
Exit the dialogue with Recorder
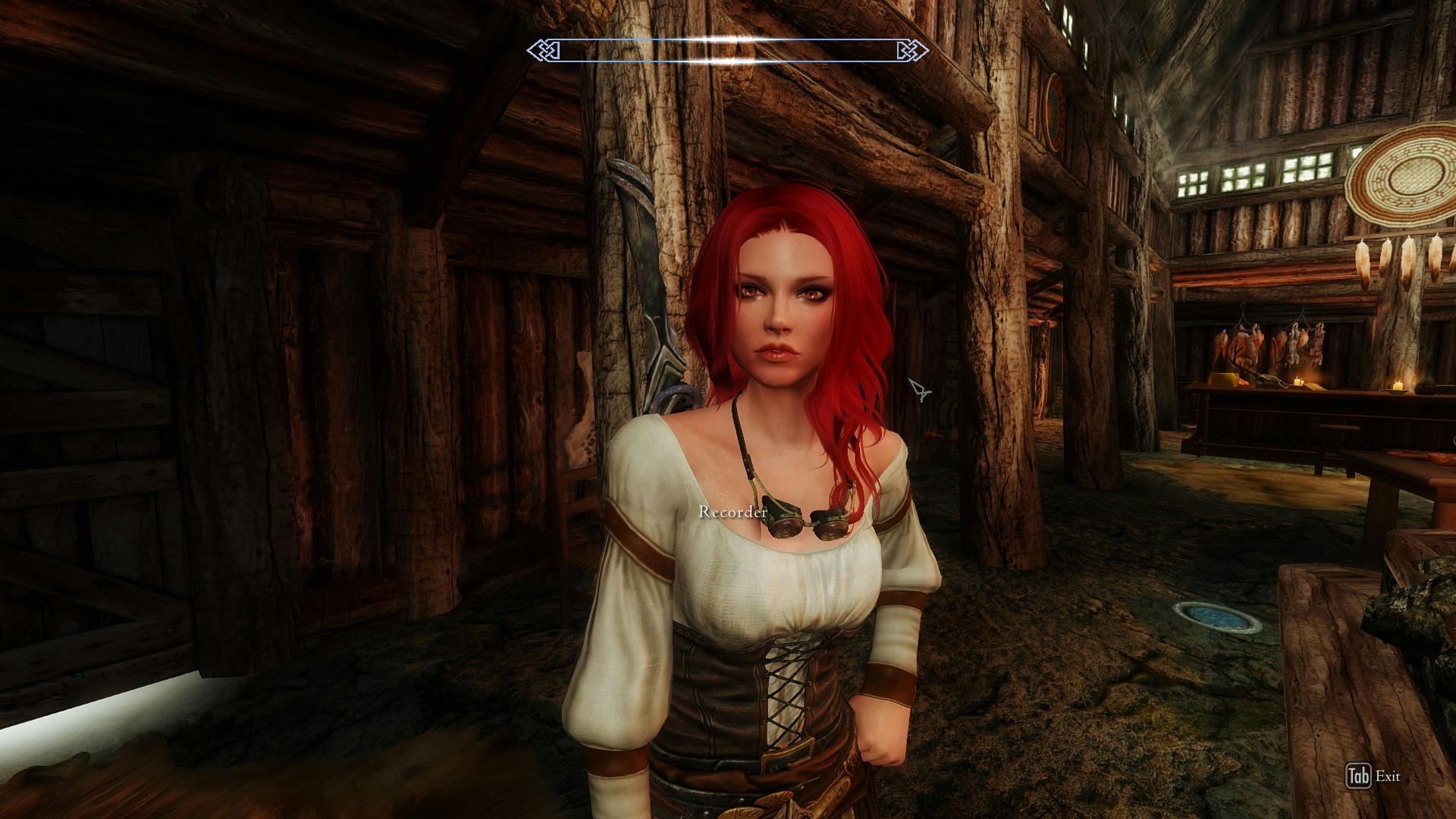click(1373, 776)
